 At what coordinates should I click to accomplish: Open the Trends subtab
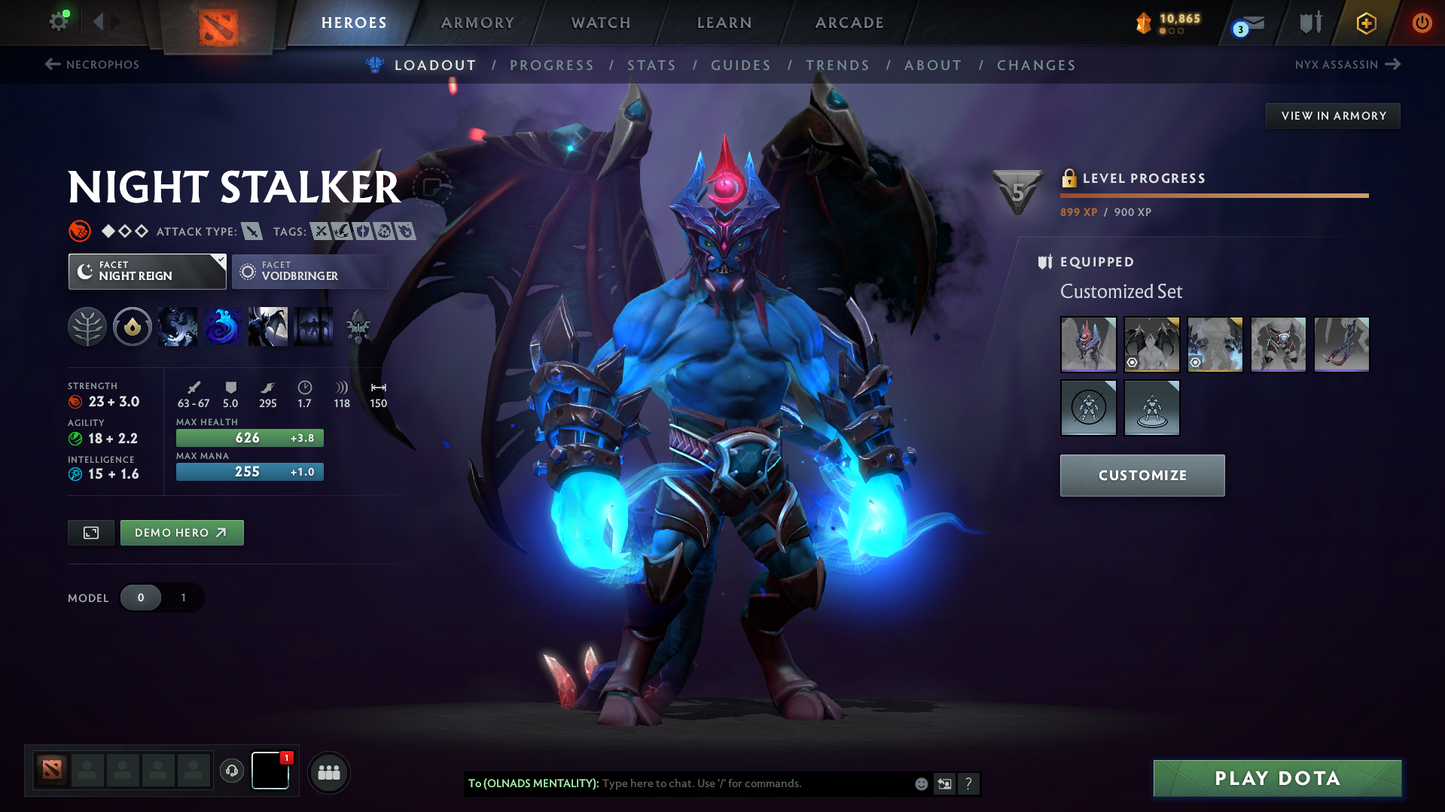coord(837,65)
